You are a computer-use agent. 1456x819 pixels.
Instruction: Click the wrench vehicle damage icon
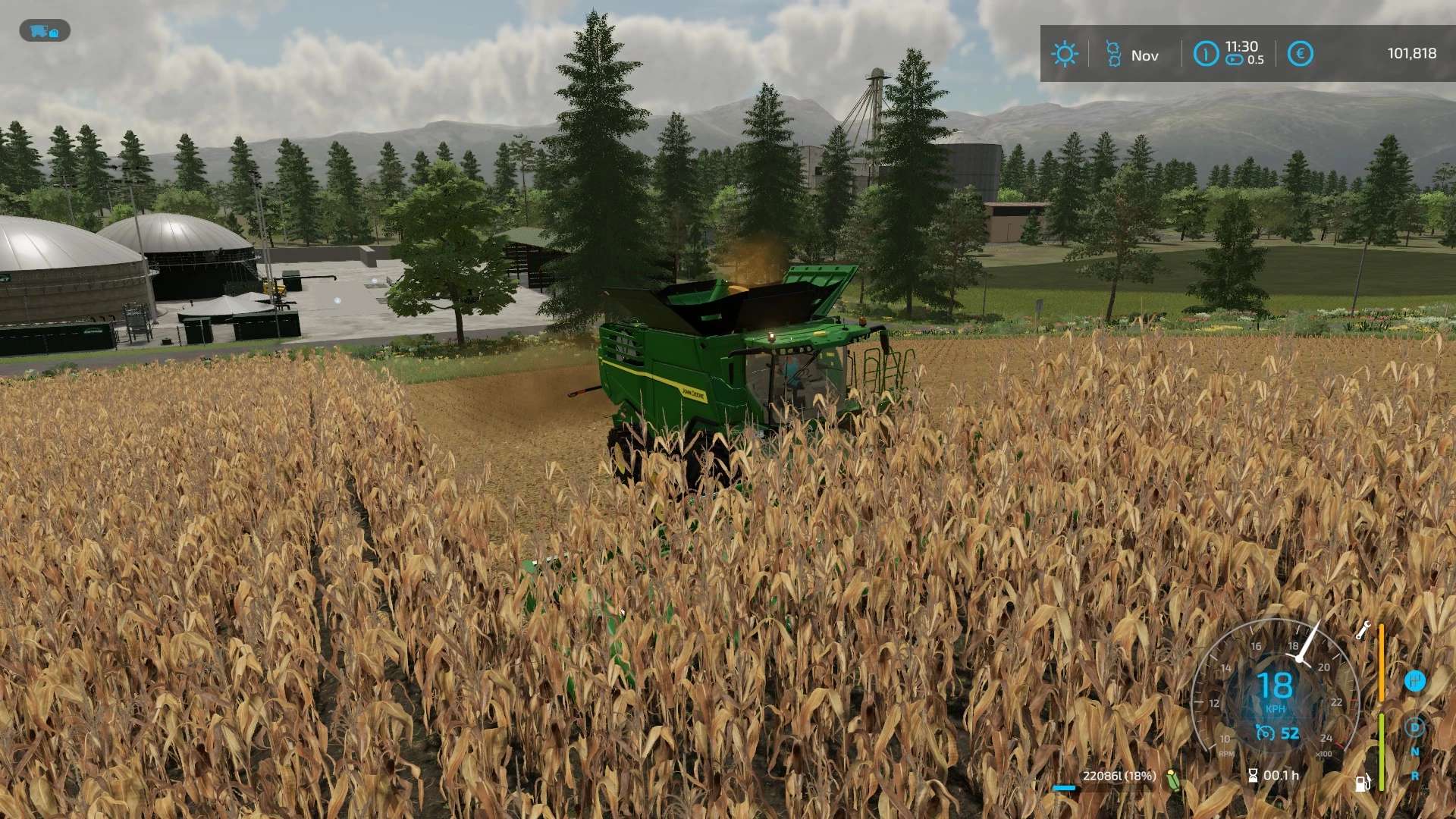[1363, 630]
